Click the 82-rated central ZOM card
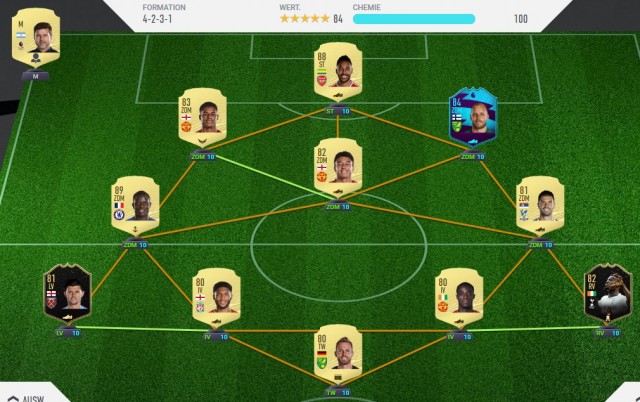Image resolution: width=640 pixels, height=402 pixels. [336, 166]
